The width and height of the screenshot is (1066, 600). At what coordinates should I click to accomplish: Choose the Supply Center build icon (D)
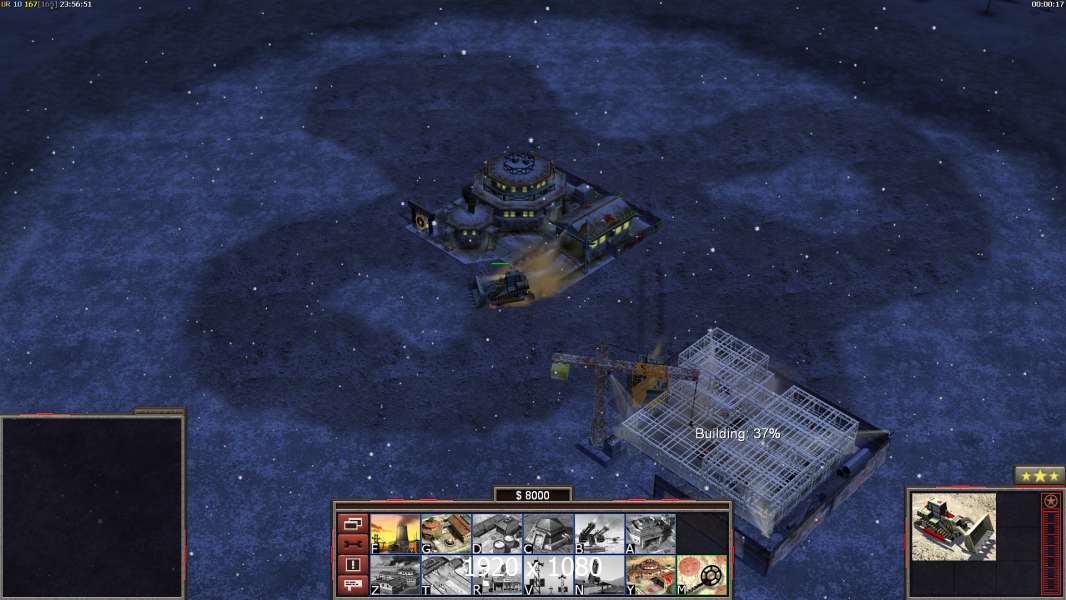(x=497, y=534)
